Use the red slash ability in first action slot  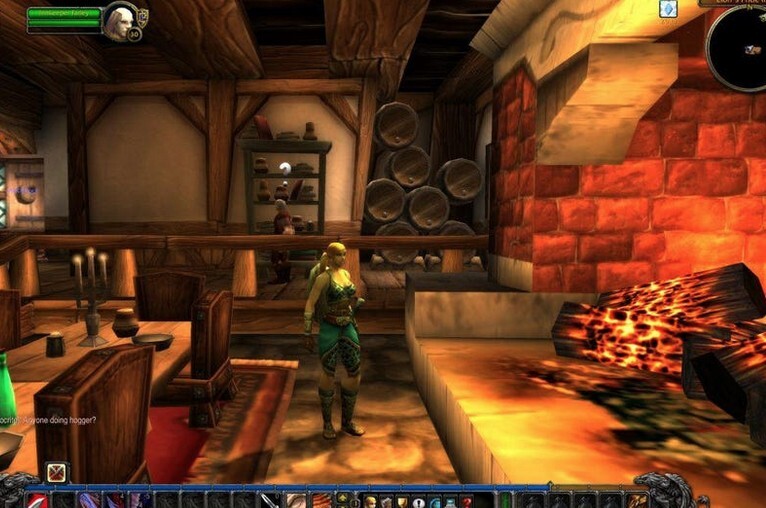(x=38, y=500)
